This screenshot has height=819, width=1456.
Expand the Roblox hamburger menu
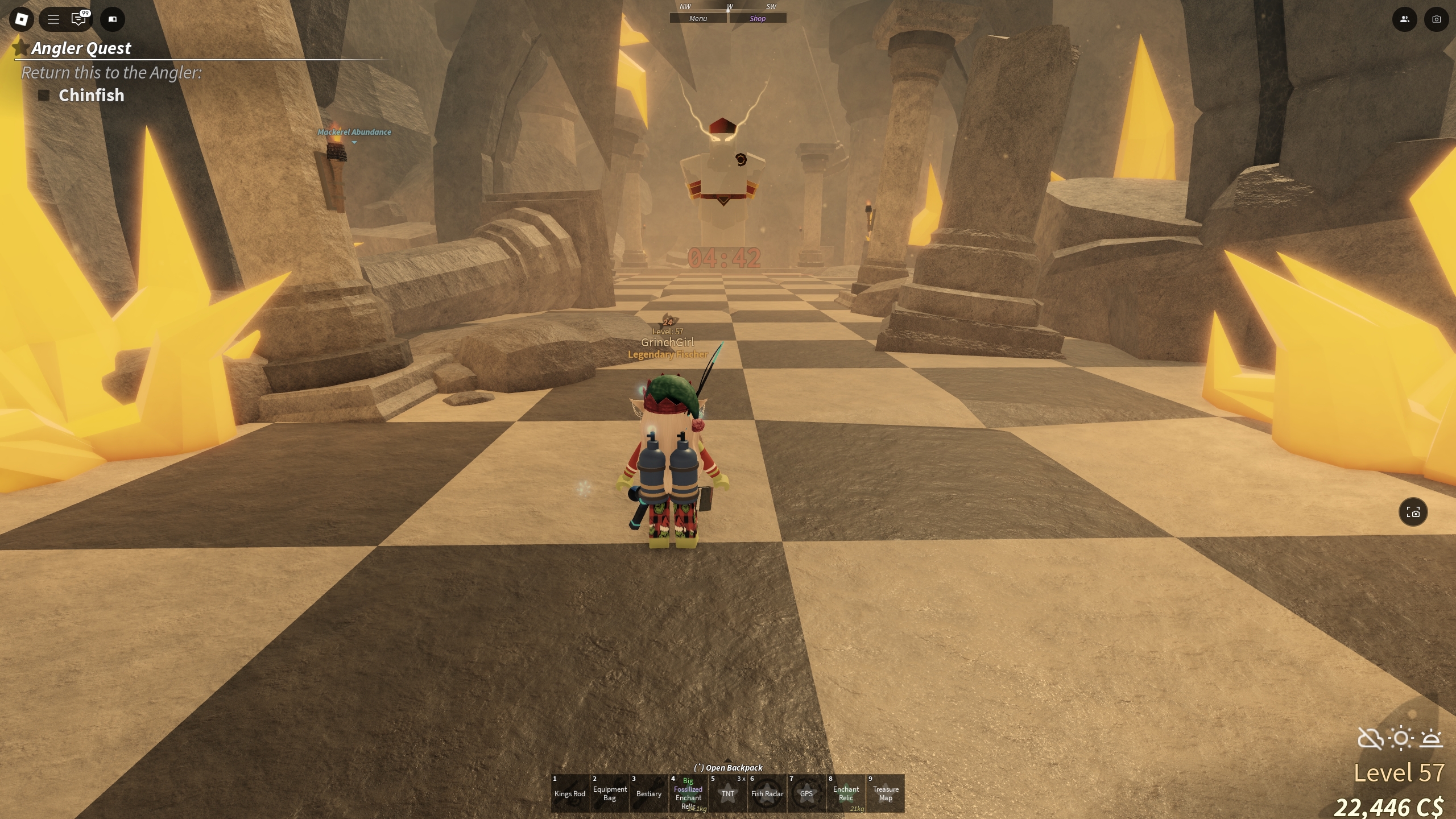52,19
